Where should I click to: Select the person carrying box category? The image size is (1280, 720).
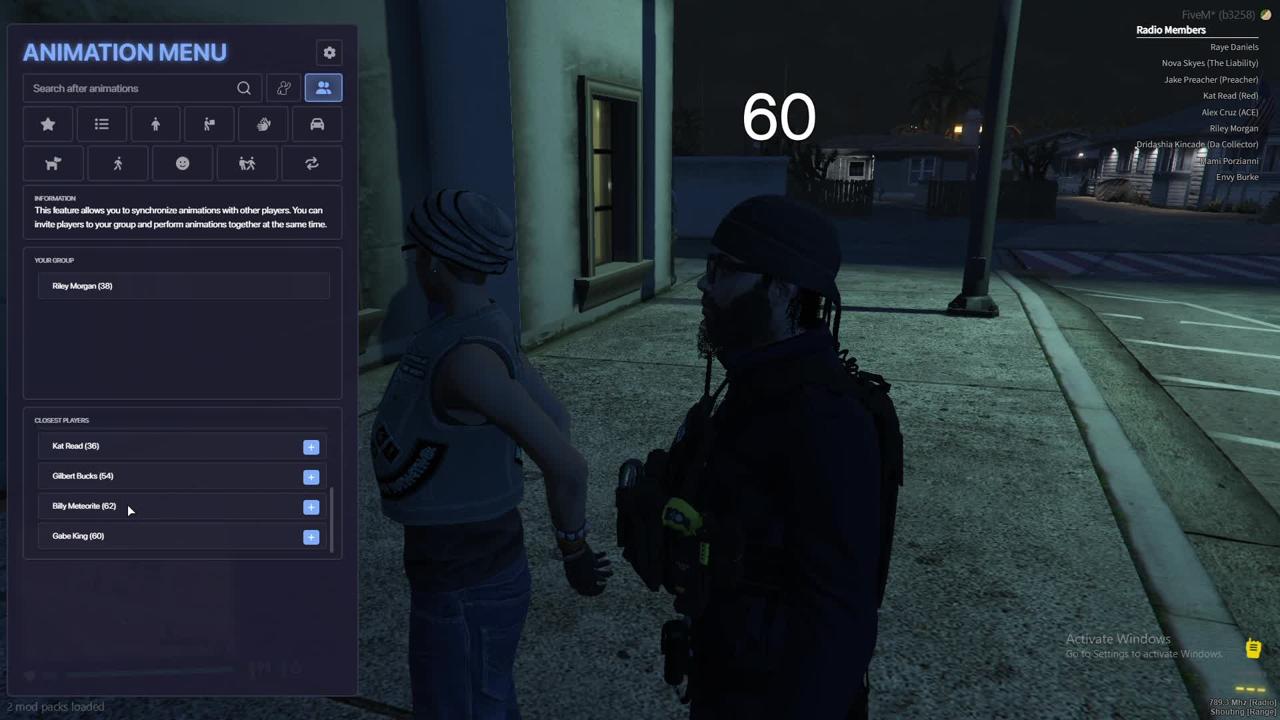point(209,125)
